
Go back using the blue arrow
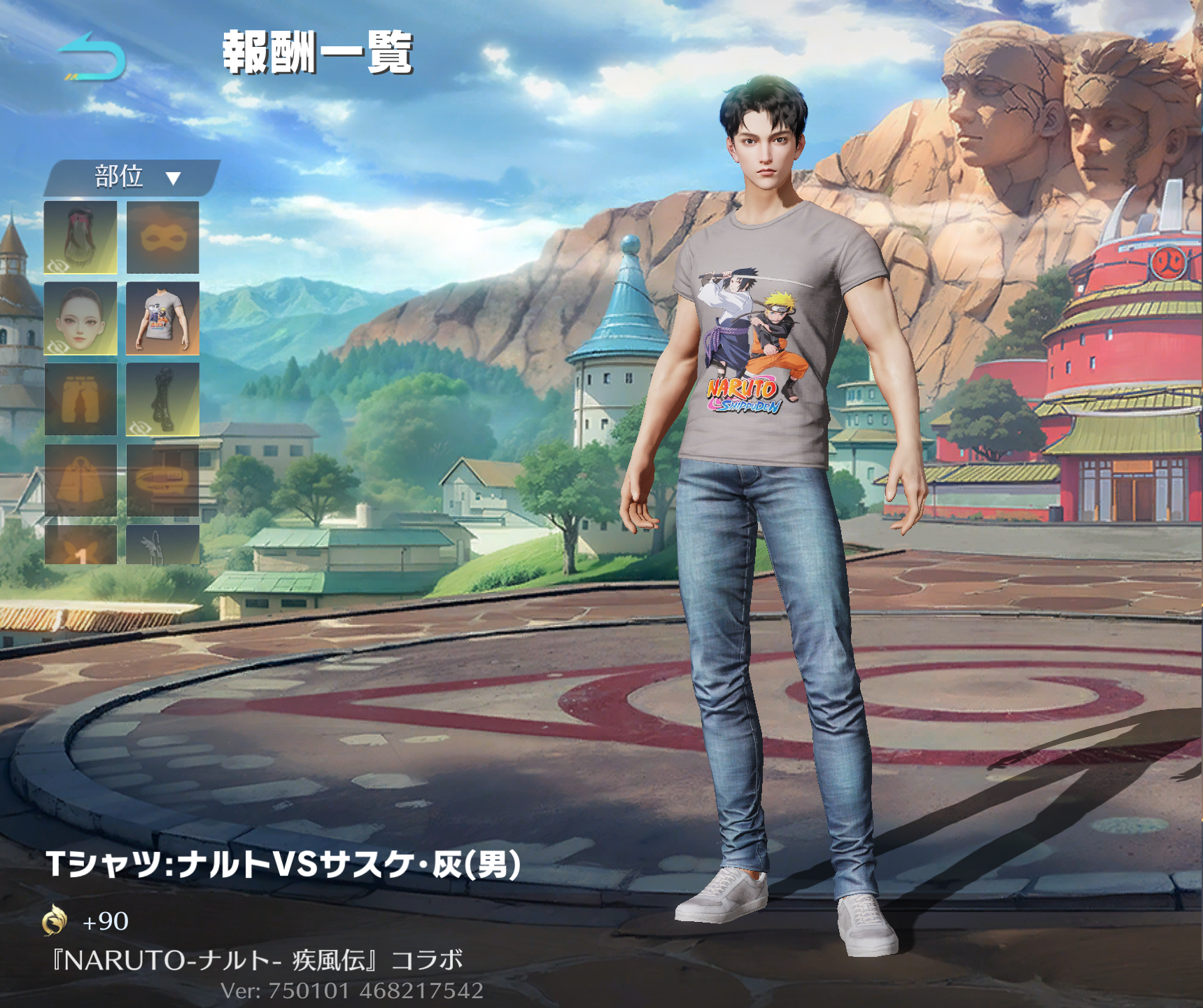pyautogui.click(x=92, y=56)
